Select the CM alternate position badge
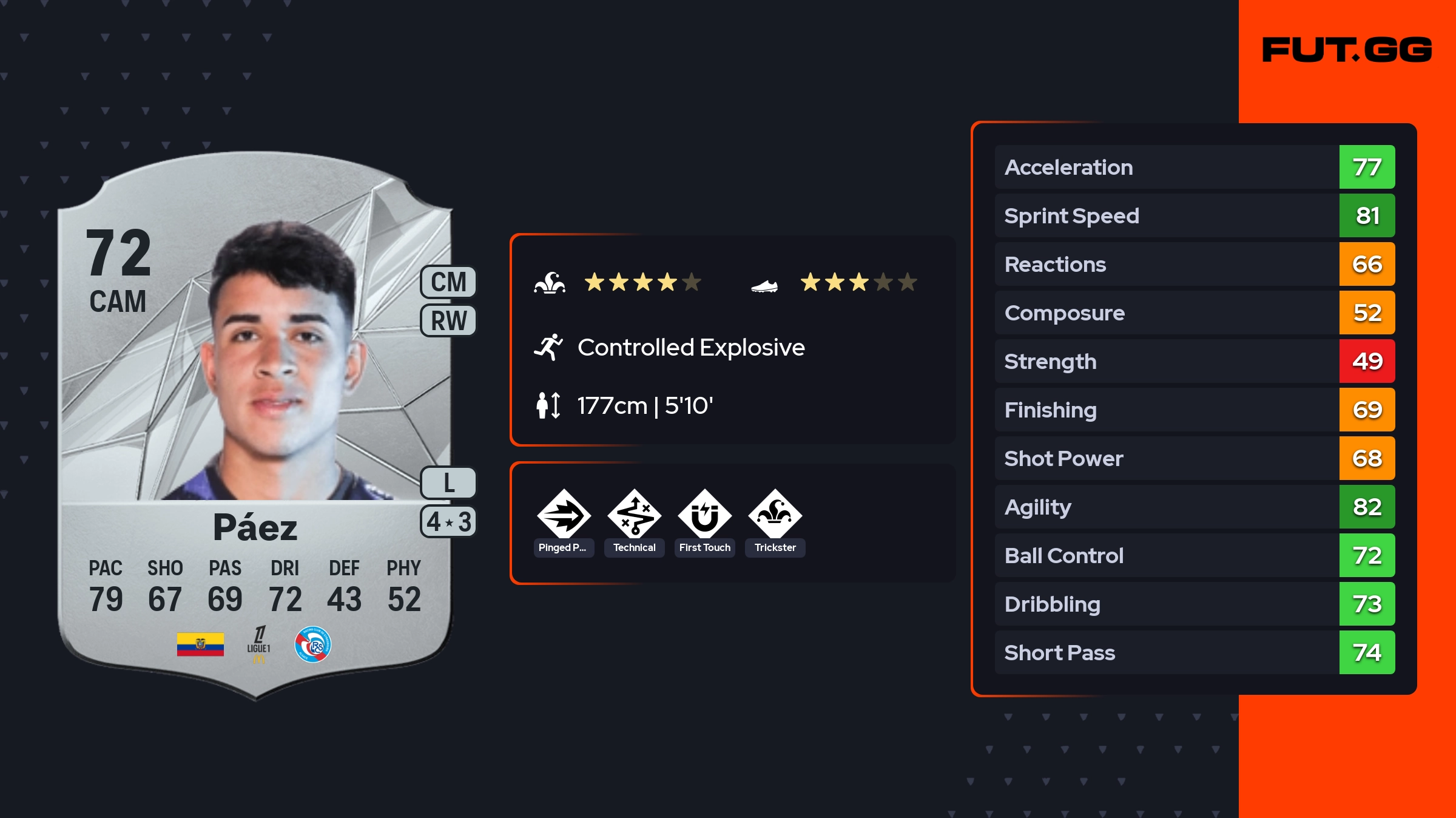Screen dimensions: 1456x818 448,282
